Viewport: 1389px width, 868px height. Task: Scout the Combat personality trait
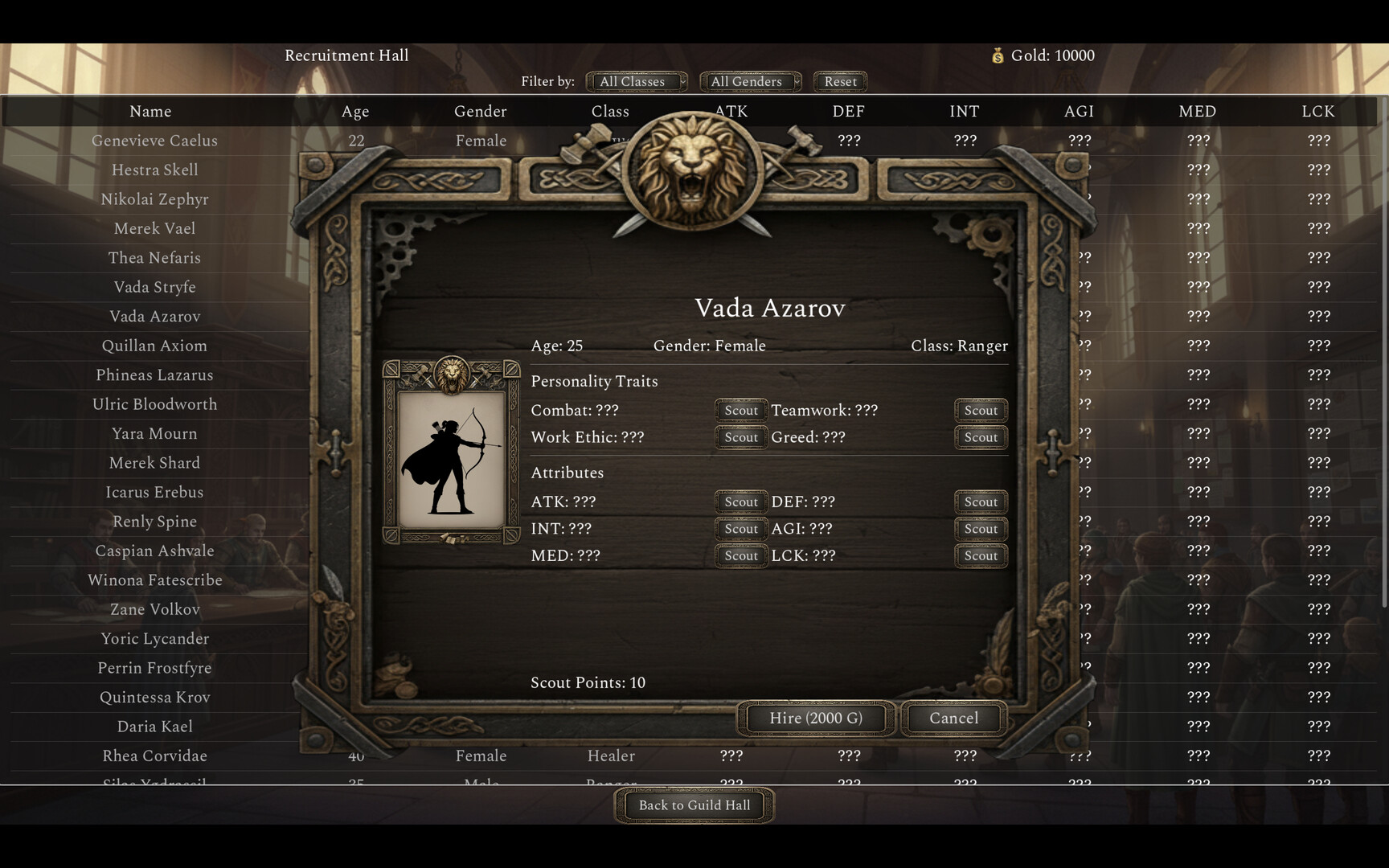[740, 410]
